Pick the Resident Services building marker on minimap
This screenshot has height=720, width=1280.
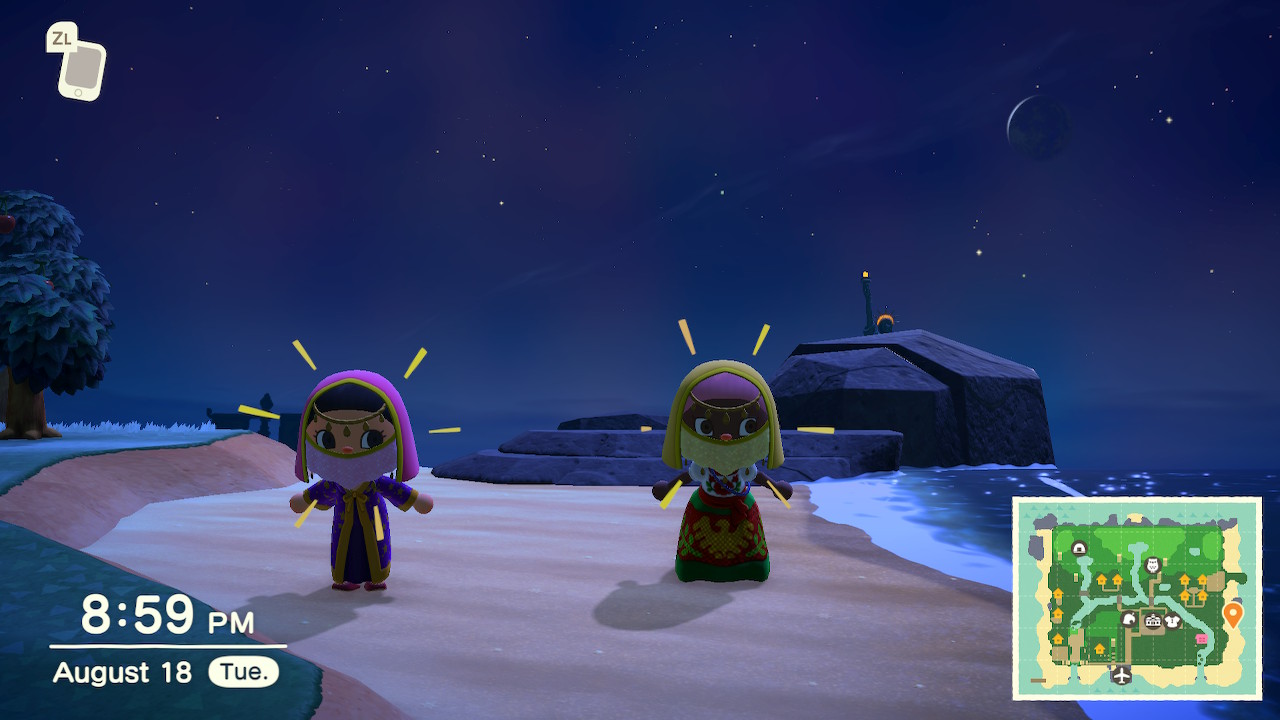(x=1153, y=622)
